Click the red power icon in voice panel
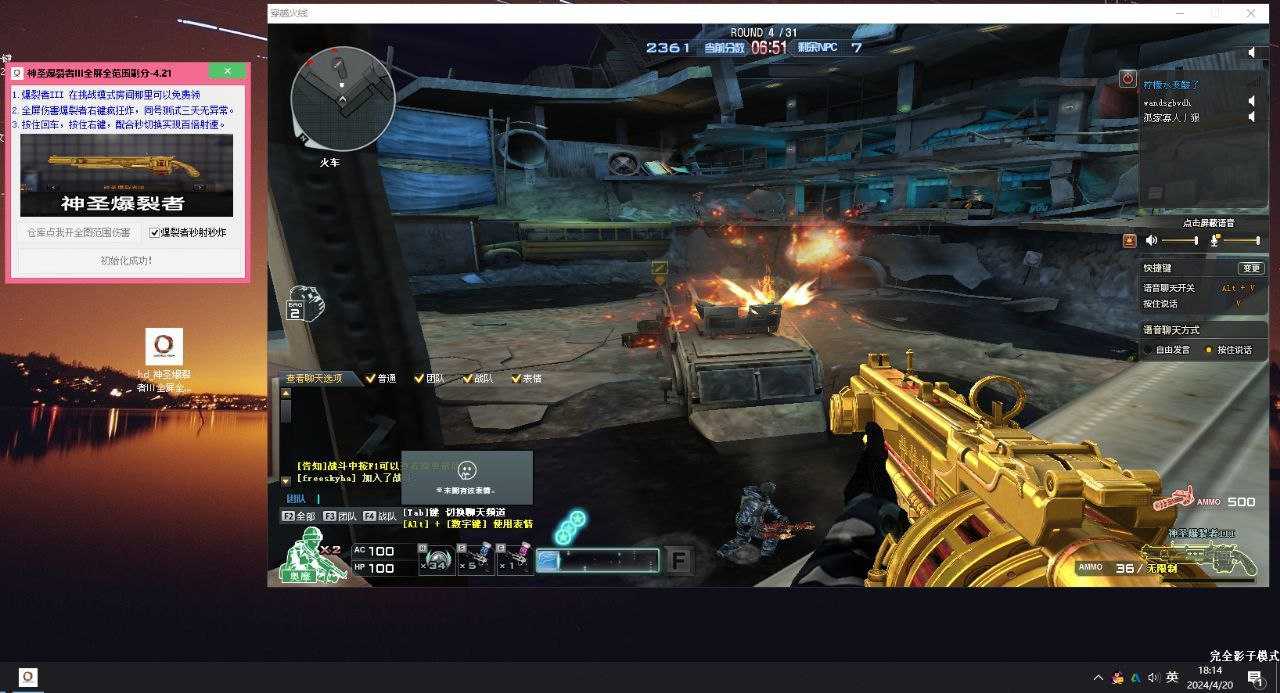The image size is (1280, 693). (x=1128, y=77)
